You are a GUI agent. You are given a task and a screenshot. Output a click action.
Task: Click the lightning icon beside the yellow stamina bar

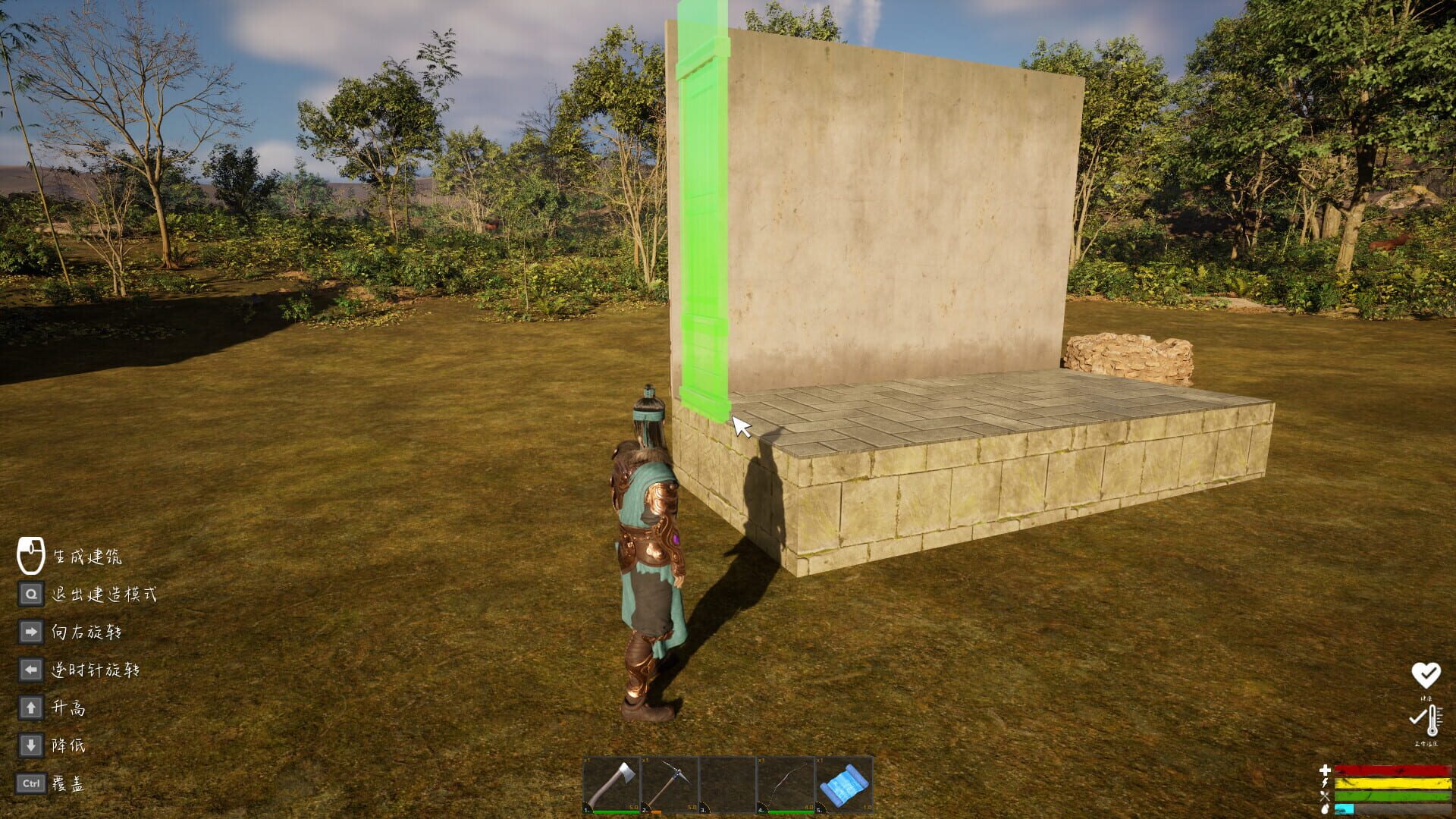click(x=1324, y=783)
